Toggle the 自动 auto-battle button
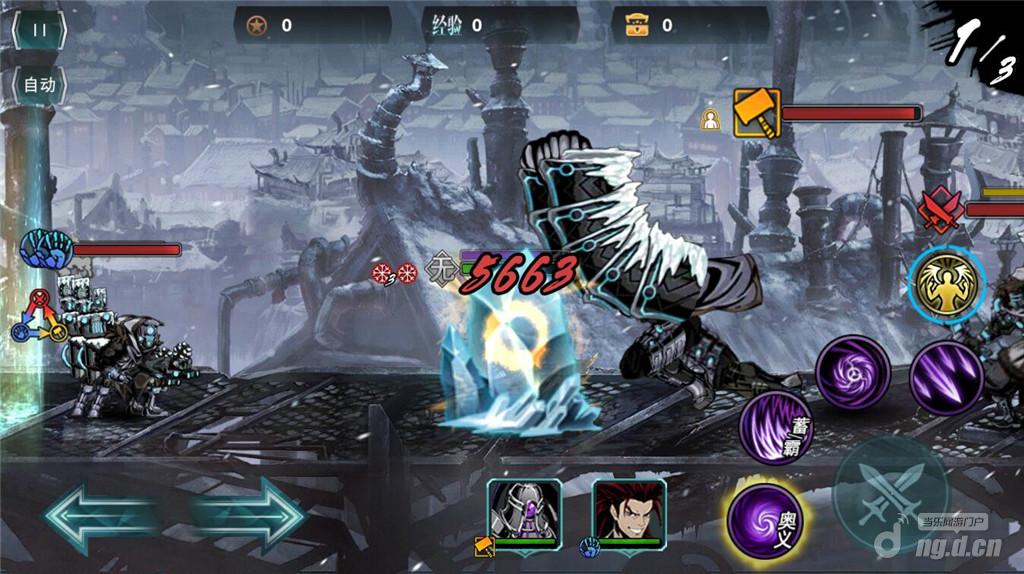This screenshot has height=574, width=1024. (39, 85)
